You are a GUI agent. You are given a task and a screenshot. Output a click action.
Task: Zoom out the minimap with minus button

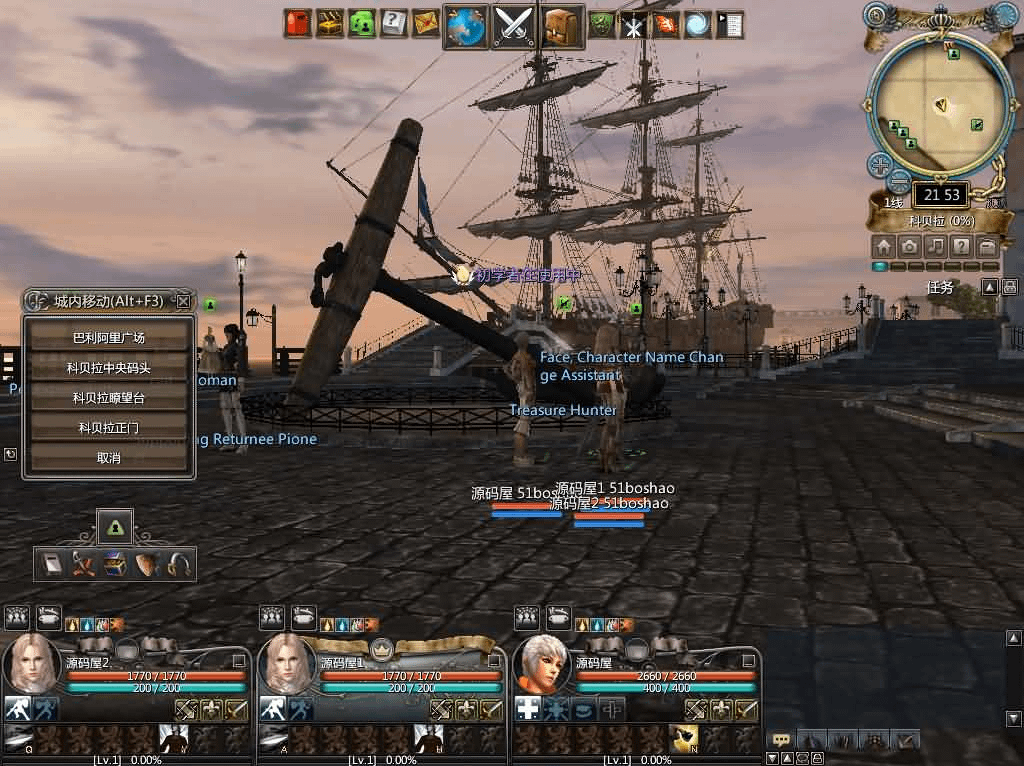click(x=898, y=182)
